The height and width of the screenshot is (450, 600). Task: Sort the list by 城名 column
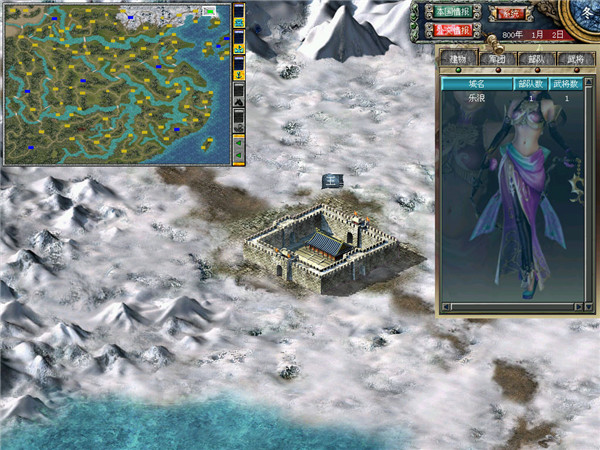[476, 85]
